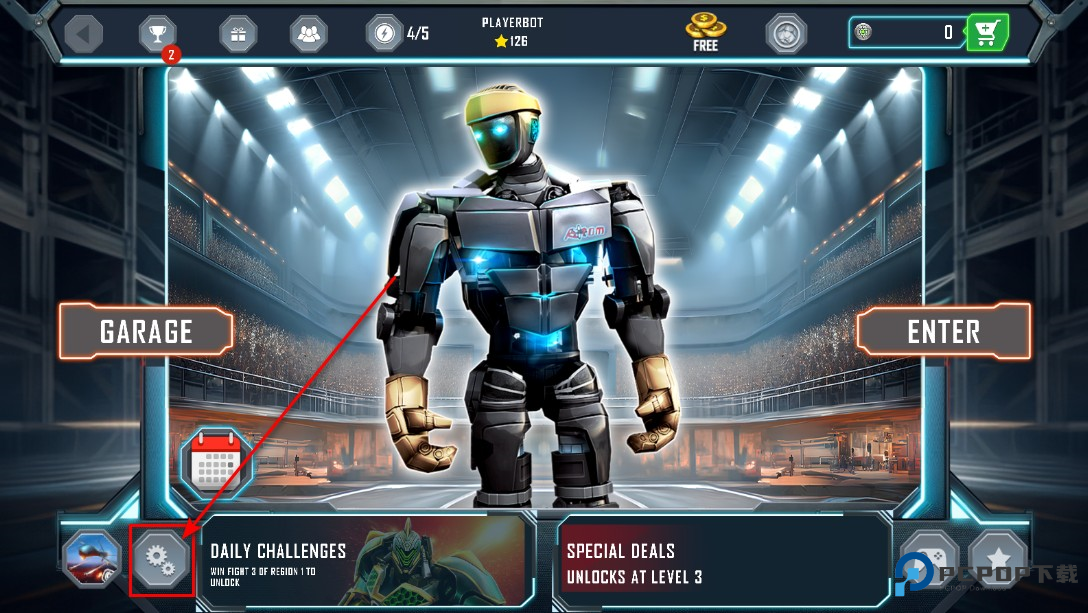Viewport: 1088px width, 613px height.
Task: Open the Daily Challenges banner
Action: [x=362, y=562]
